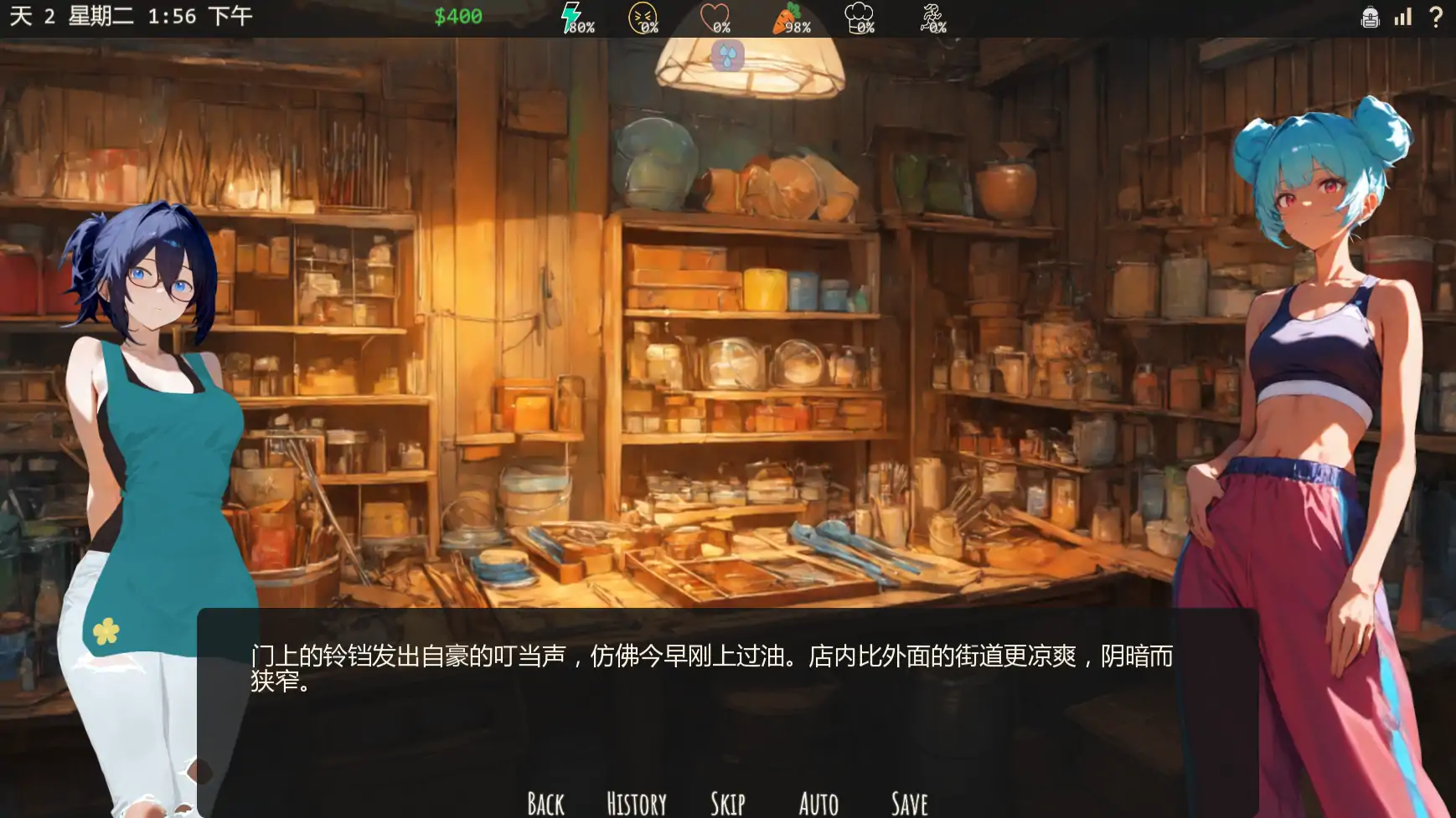
Task: Click Back to revisit previous dialogue
Action: [x=545, y=801]
